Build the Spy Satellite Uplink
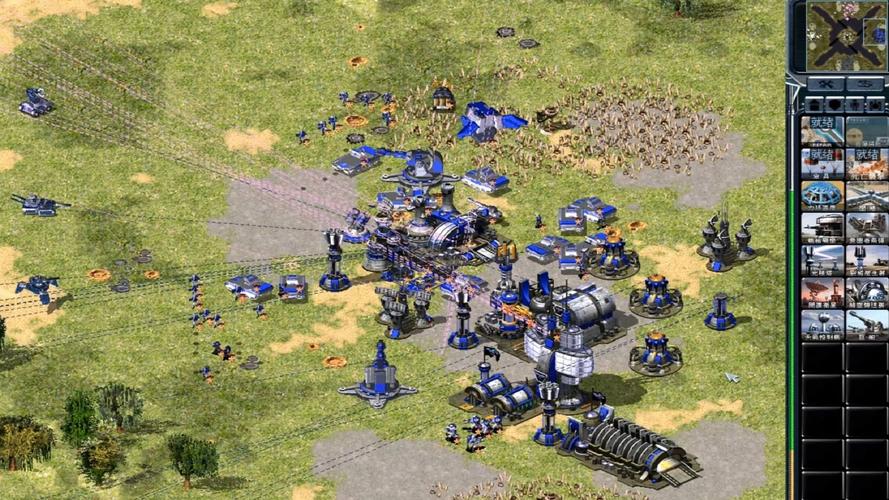Screen dimensions: 889x500 822,293
